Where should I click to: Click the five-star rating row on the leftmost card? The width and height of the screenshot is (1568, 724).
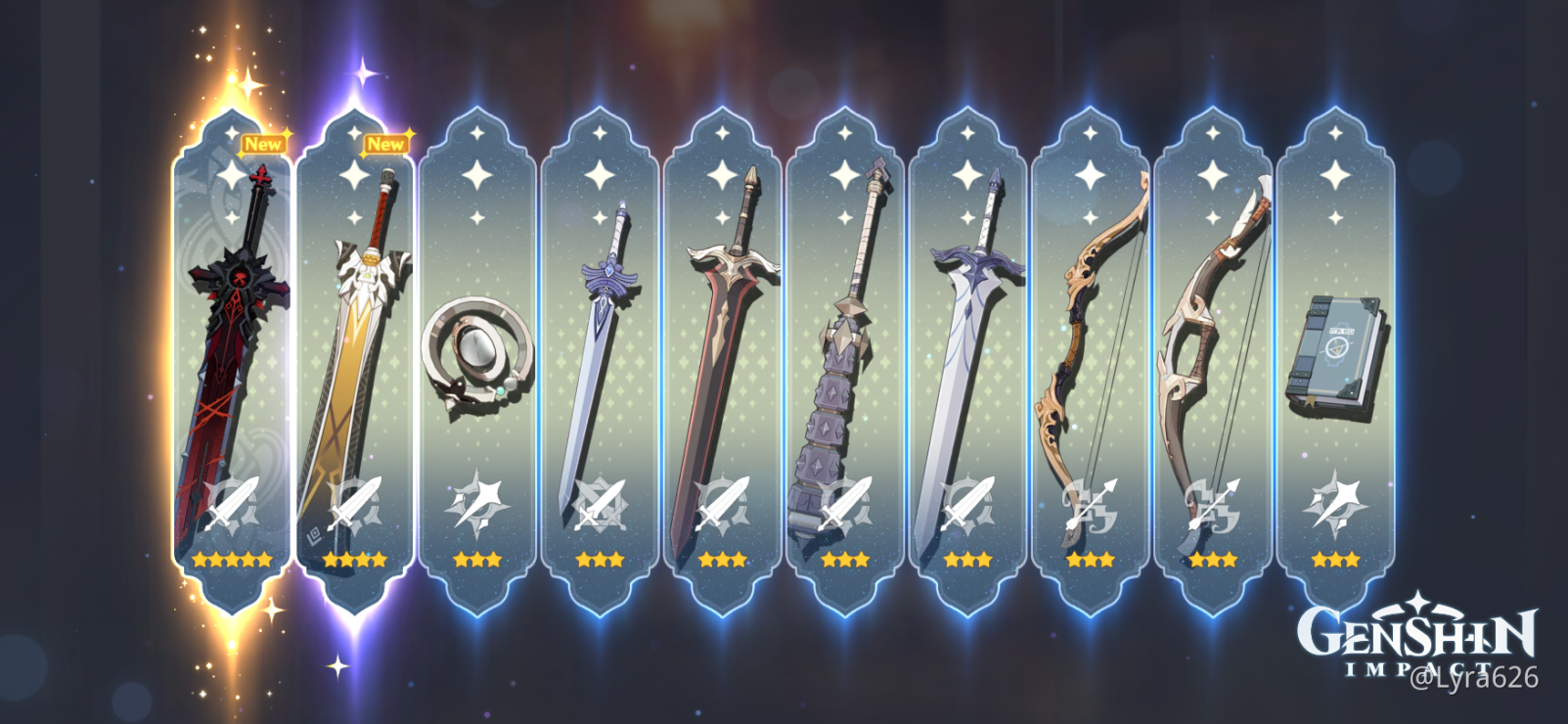pos(232,560)
